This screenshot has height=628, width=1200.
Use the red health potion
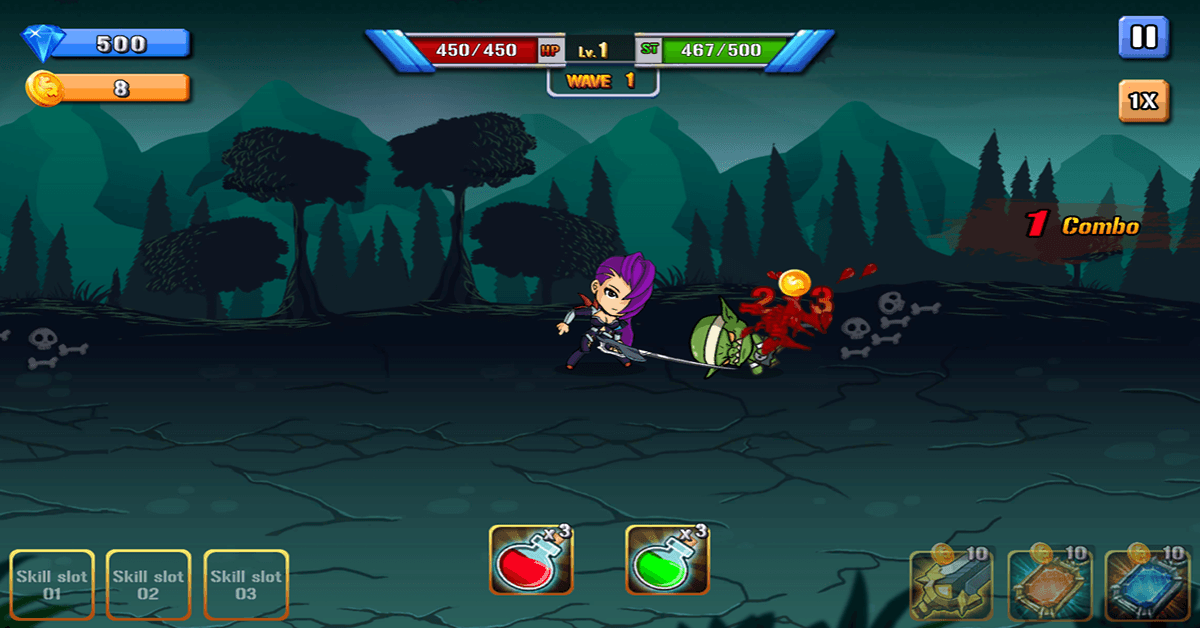531,560
